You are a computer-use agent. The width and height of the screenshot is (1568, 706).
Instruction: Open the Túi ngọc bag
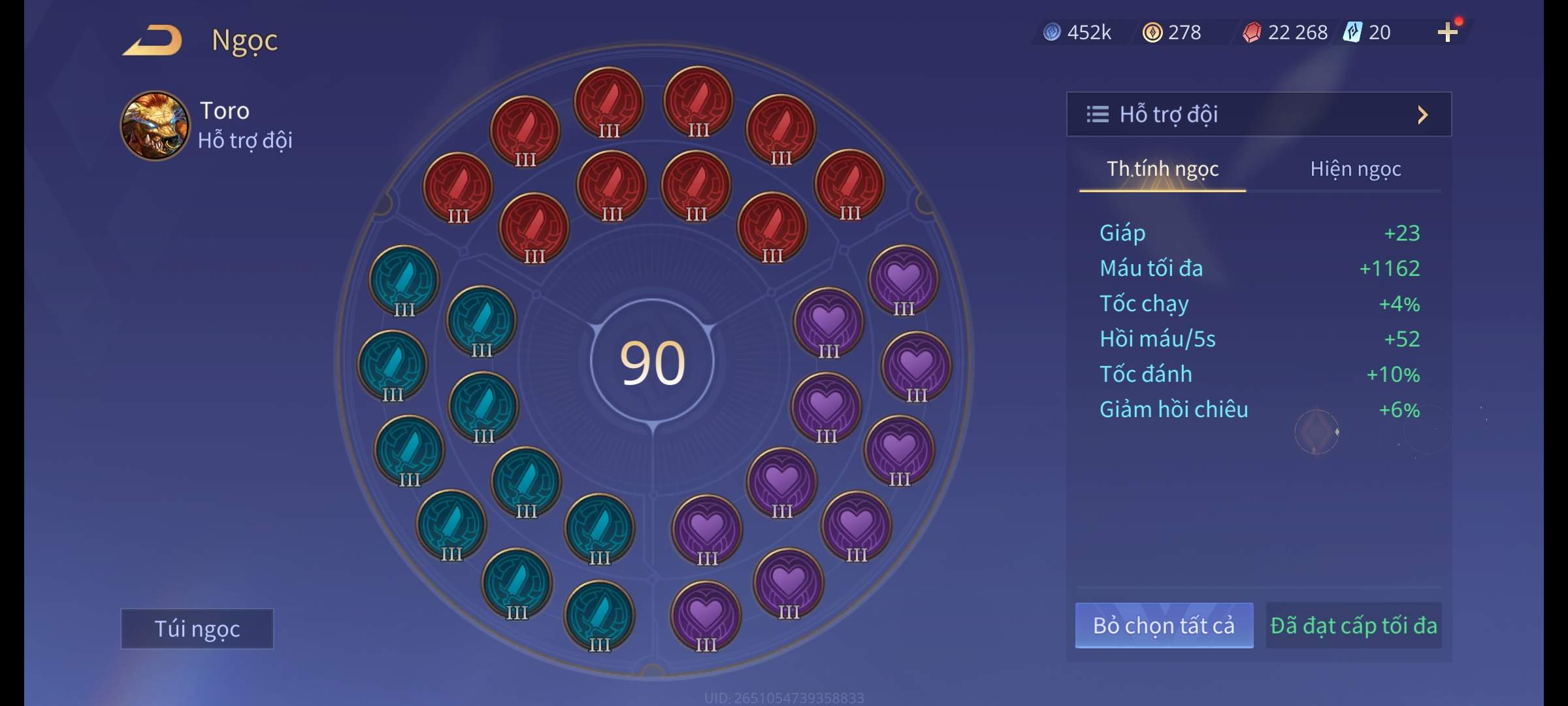pos(197,629)
